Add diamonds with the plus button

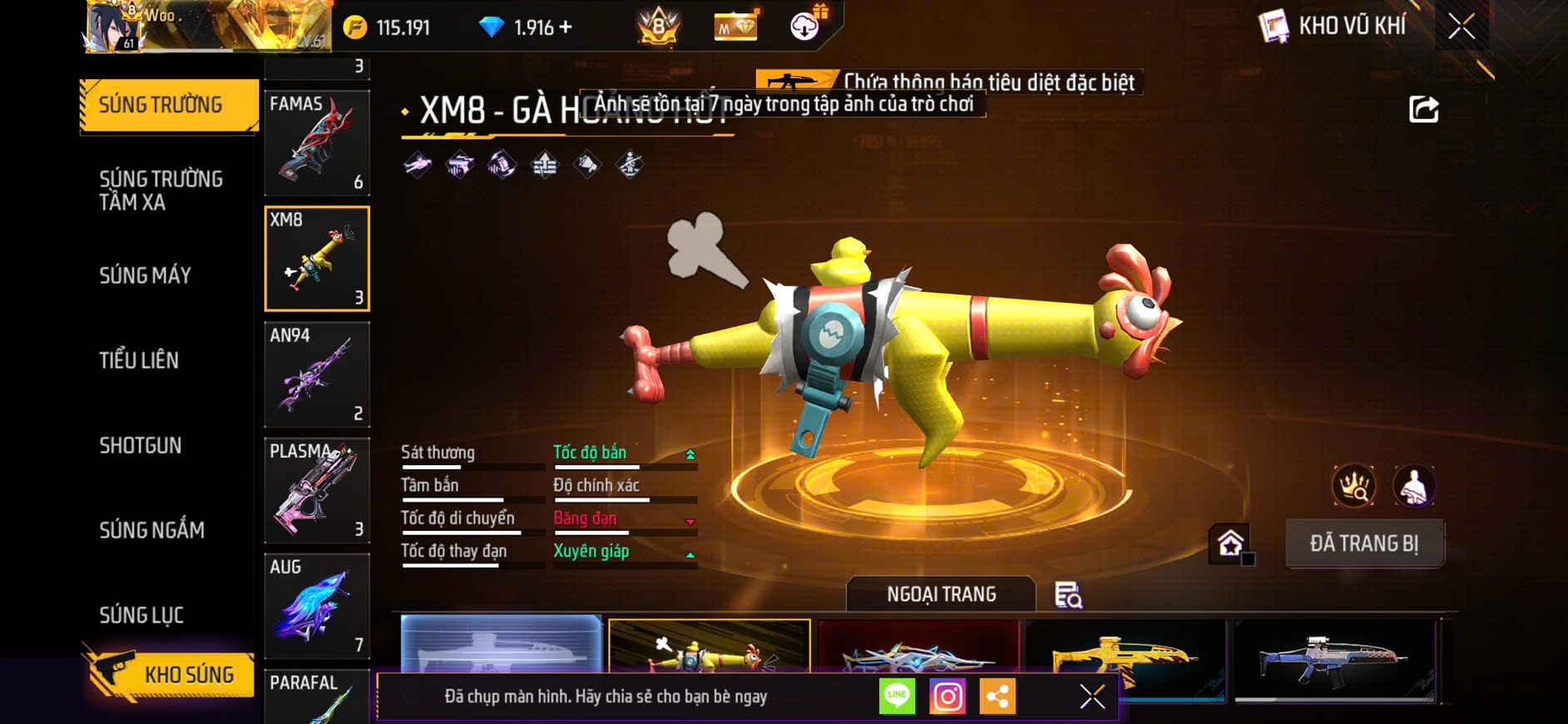click(566, 27)
